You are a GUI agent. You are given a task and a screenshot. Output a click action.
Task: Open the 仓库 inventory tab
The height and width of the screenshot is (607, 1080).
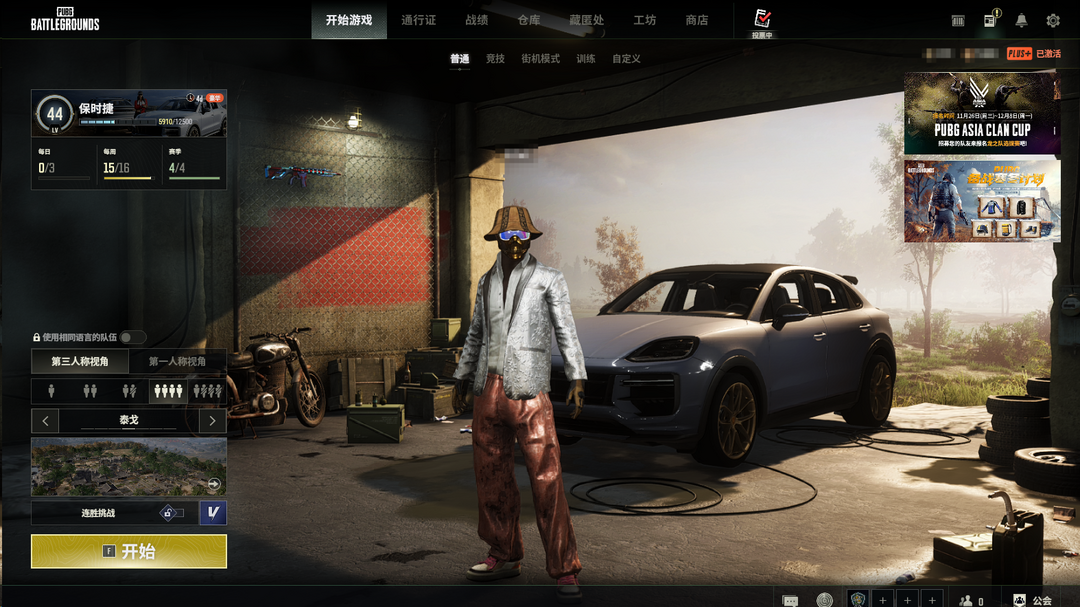pyautogui.click(x=529, y=20)
